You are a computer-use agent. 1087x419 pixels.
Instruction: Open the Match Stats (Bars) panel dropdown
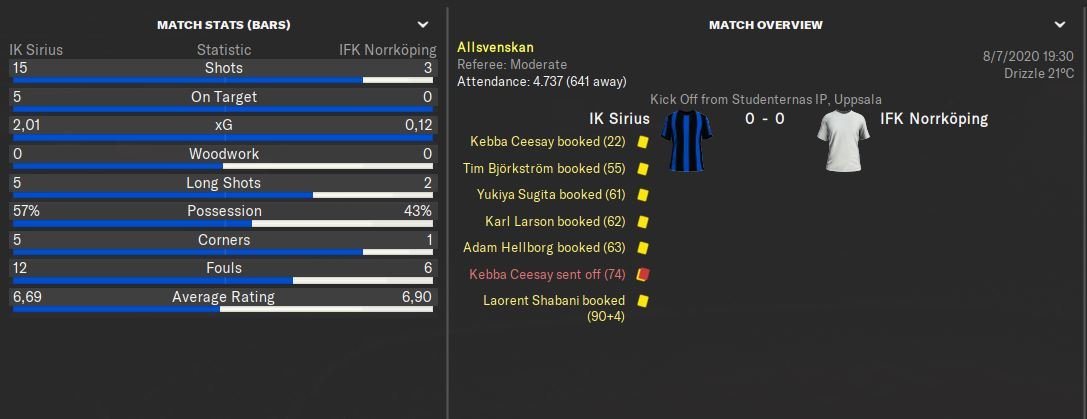423,24
